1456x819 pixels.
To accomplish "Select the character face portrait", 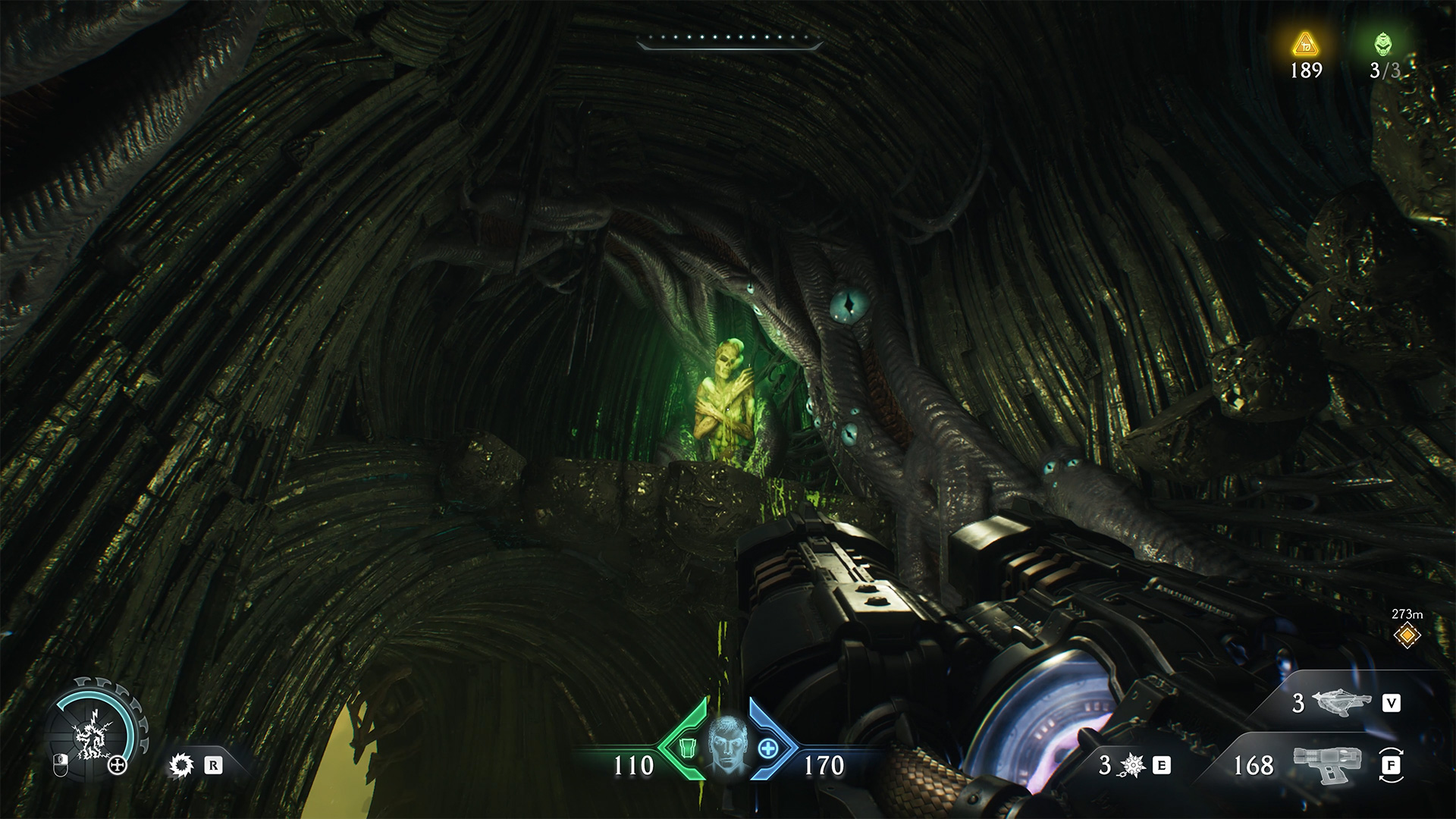I will 728,745.
